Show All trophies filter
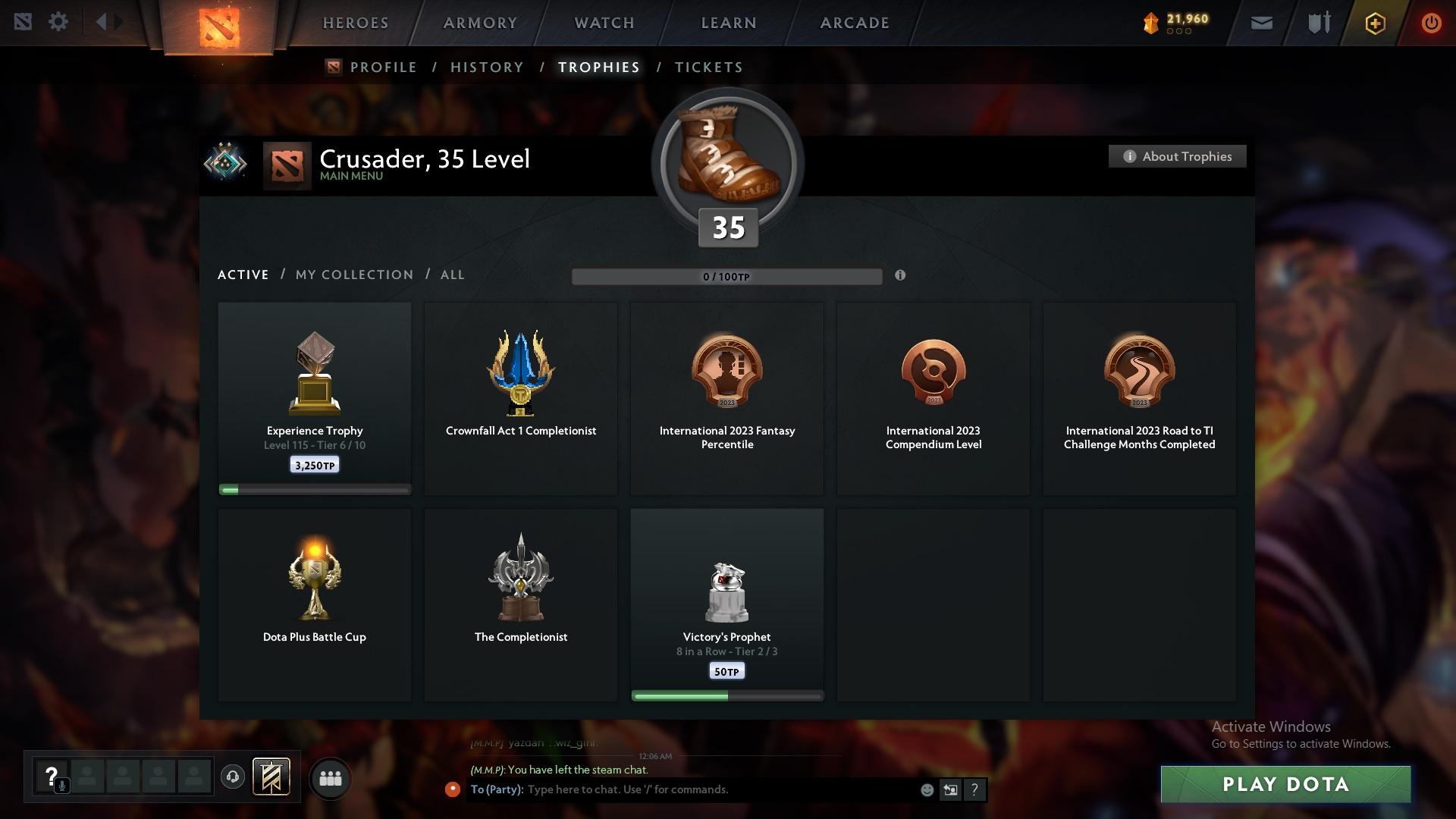The width and height of the screenshot is (1456, 819). click(x=453, y=275)
